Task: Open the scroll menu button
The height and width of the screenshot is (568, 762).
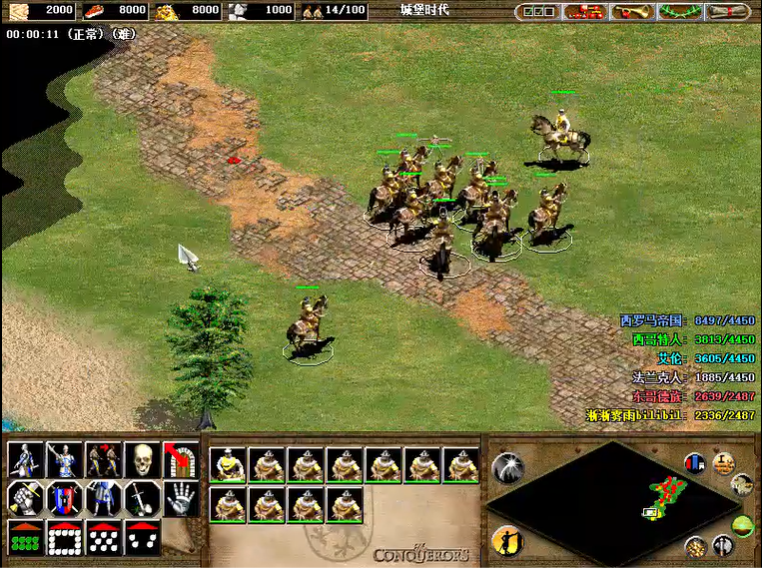Action: [x=727, y=11]
